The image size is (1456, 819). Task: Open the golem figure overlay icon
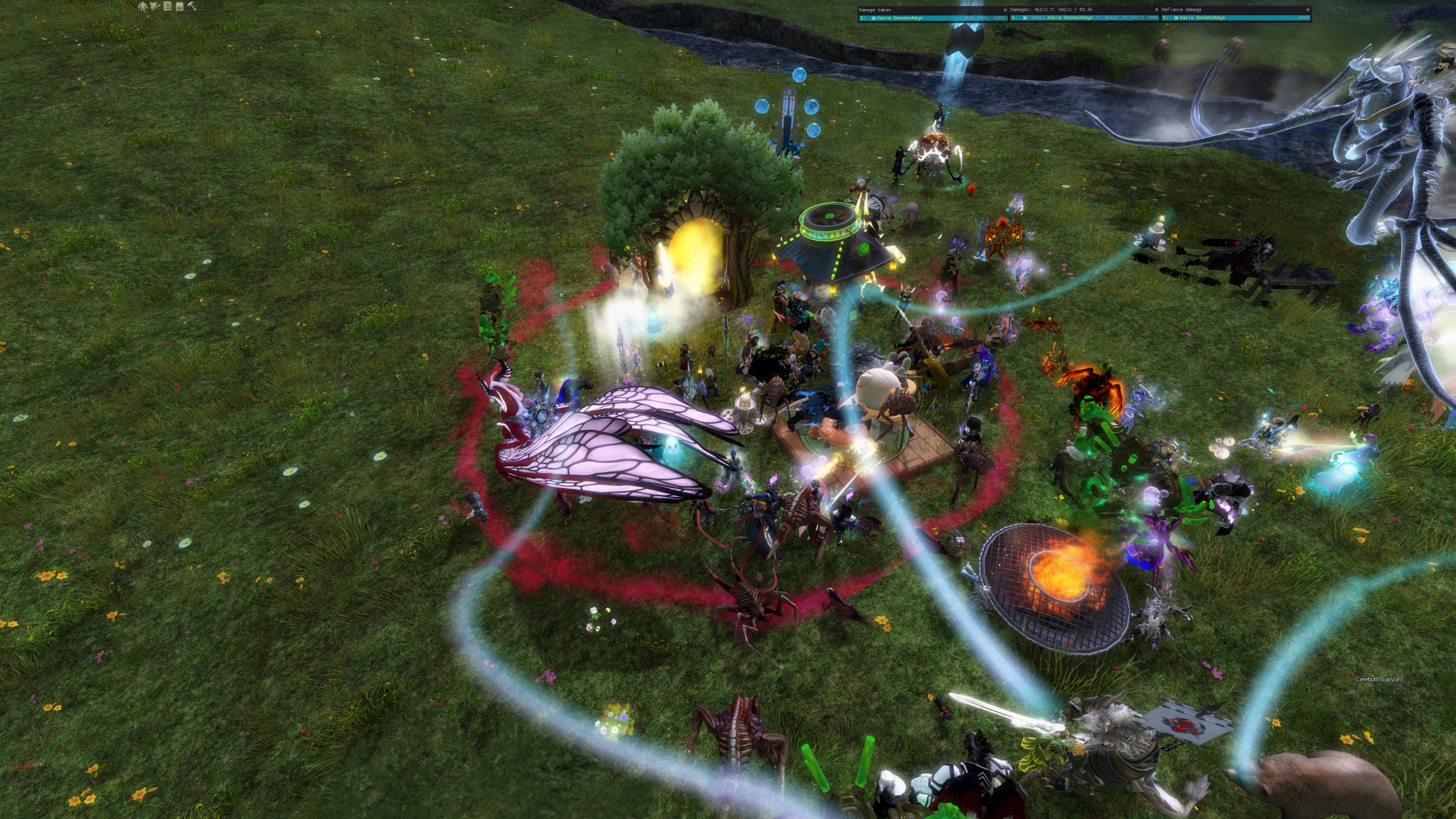pos(143,6)
